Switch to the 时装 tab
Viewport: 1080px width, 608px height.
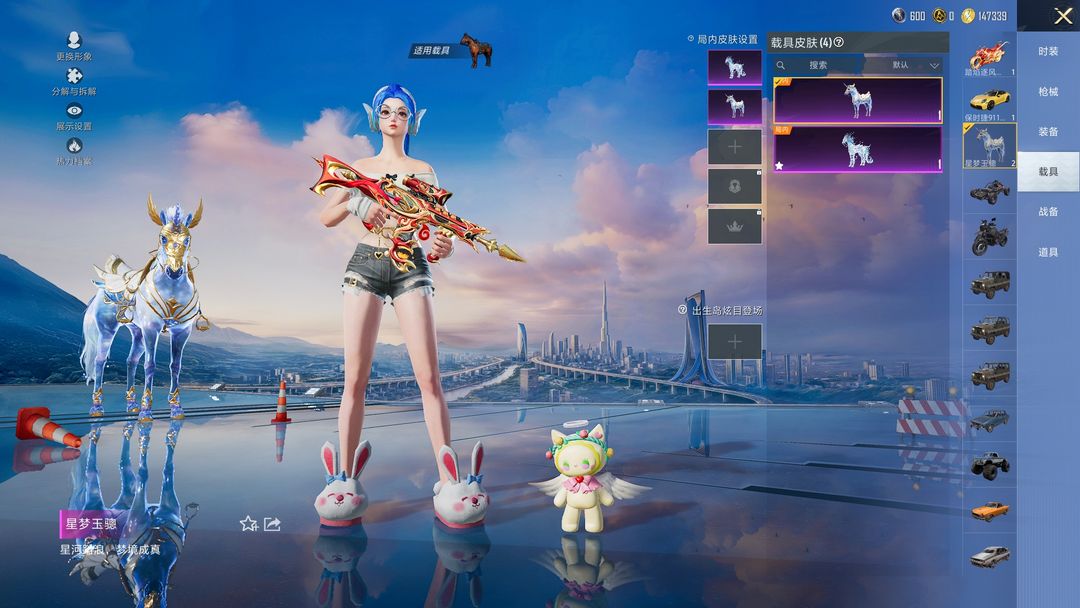pyautogui.click(x=1048, y=52)
